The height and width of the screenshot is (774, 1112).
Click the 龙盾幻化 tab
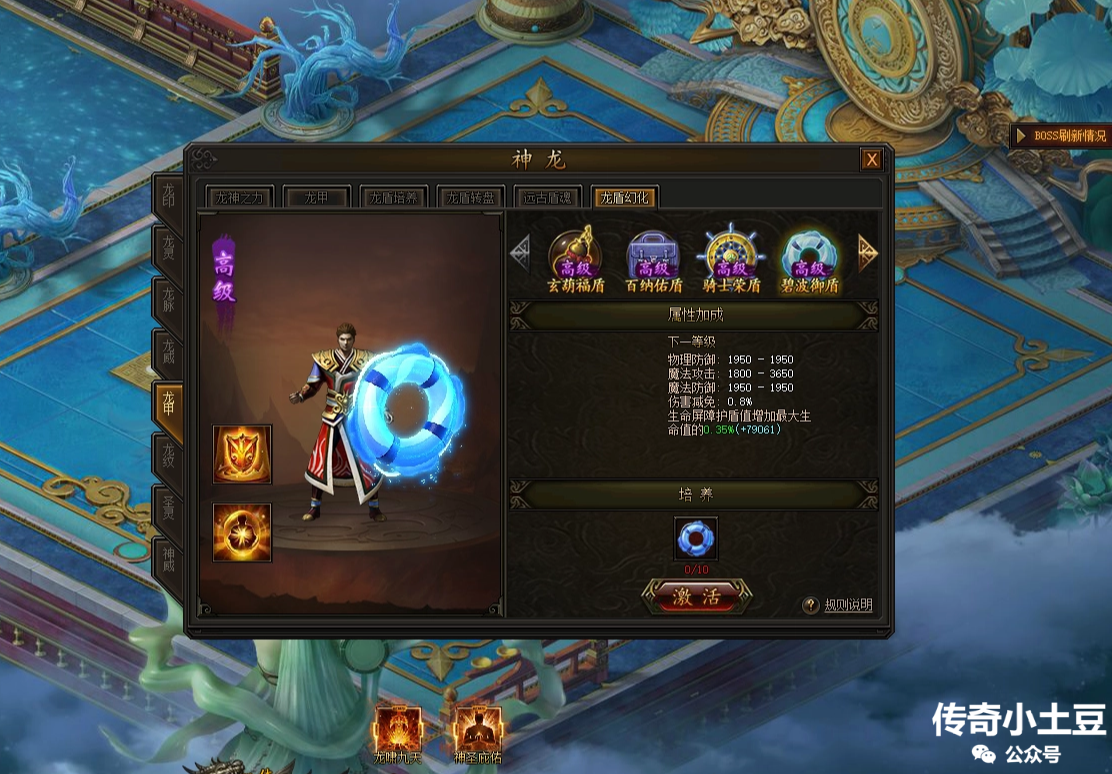pyautogui.click(x=624, y=197)
